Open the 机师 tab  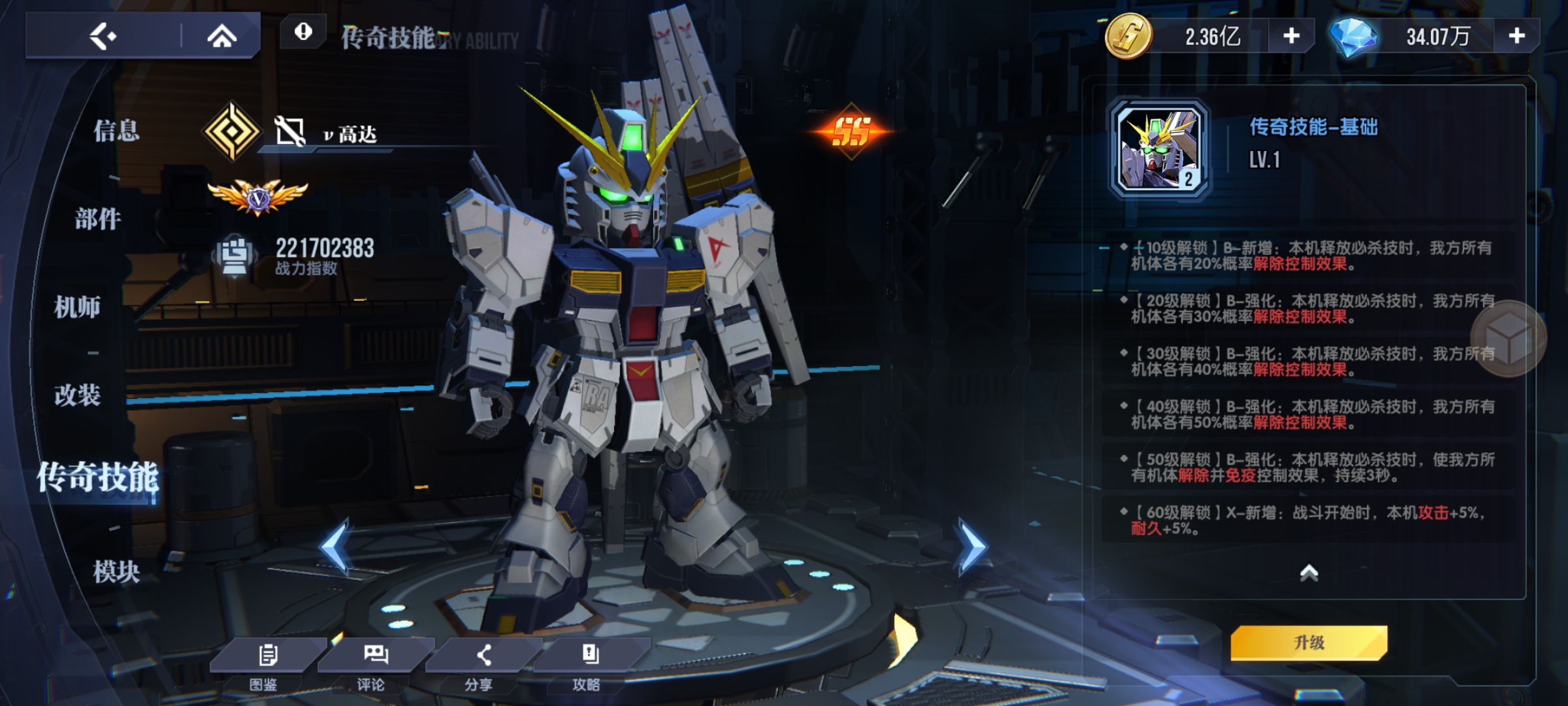coord(77,307)
